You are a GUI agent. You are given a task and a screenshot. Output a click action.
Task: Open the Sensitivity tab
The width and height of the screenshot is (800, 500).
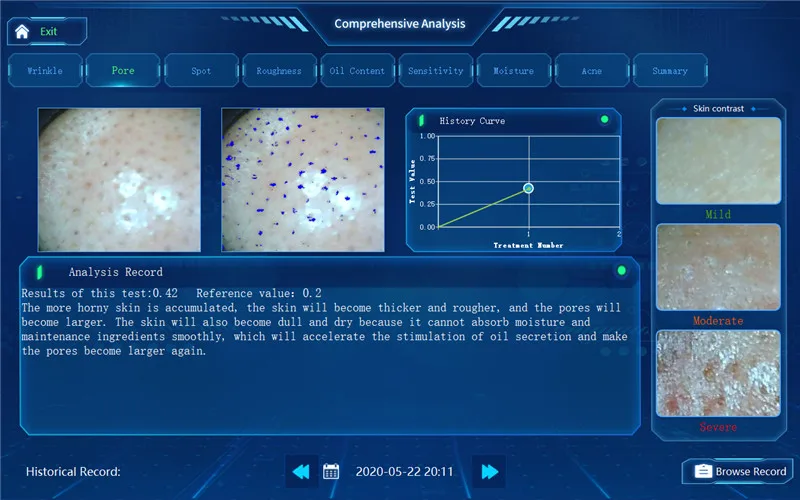tap(435, 71)
